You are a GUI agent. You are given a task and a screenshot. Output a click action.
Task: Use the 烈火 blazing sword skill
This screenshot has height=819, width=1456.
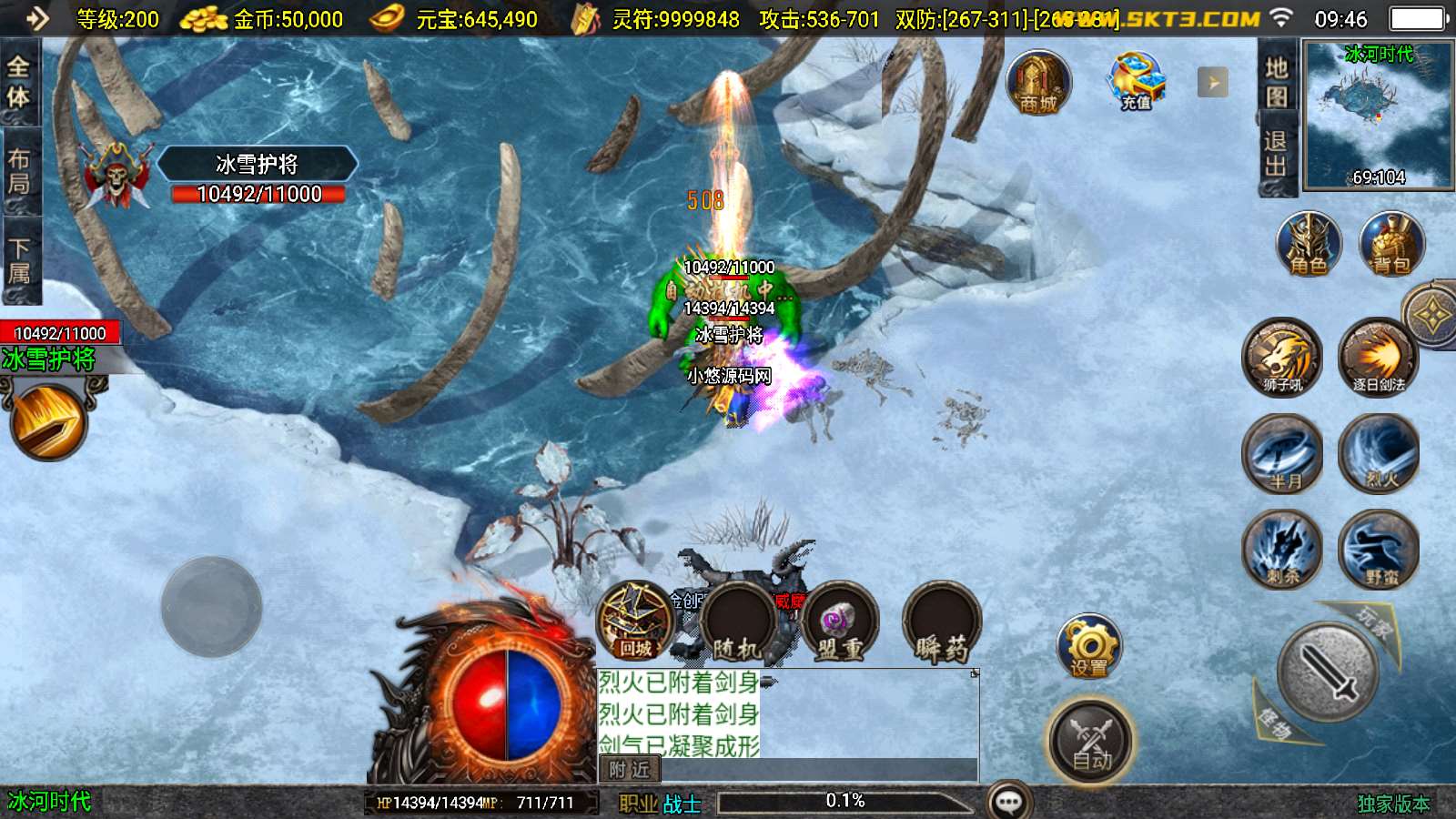point(1379,453)
